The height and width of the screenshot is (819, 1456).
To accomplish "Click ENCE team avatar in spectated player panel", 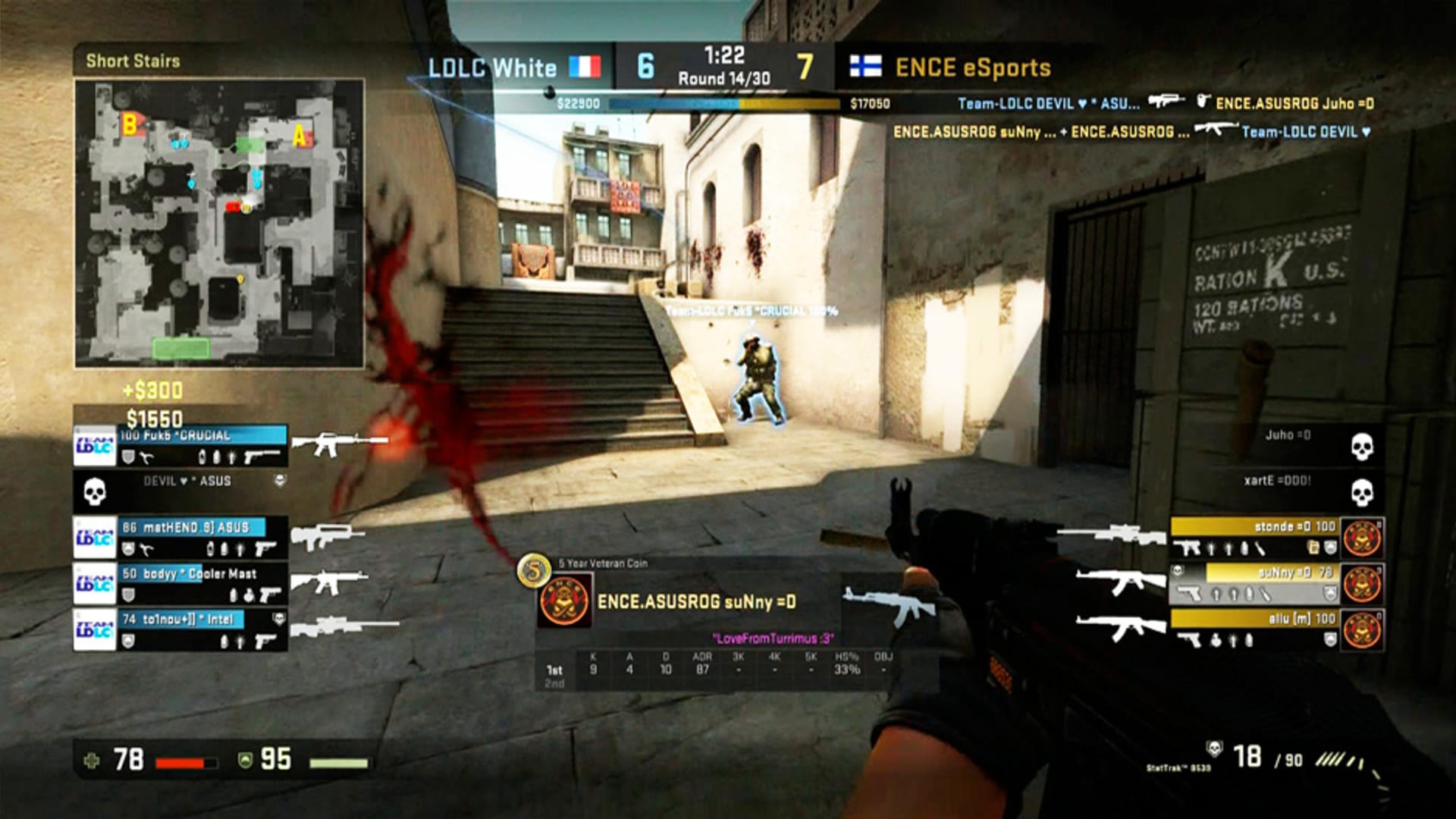I will pyautogui.click(x=564, y=601).
